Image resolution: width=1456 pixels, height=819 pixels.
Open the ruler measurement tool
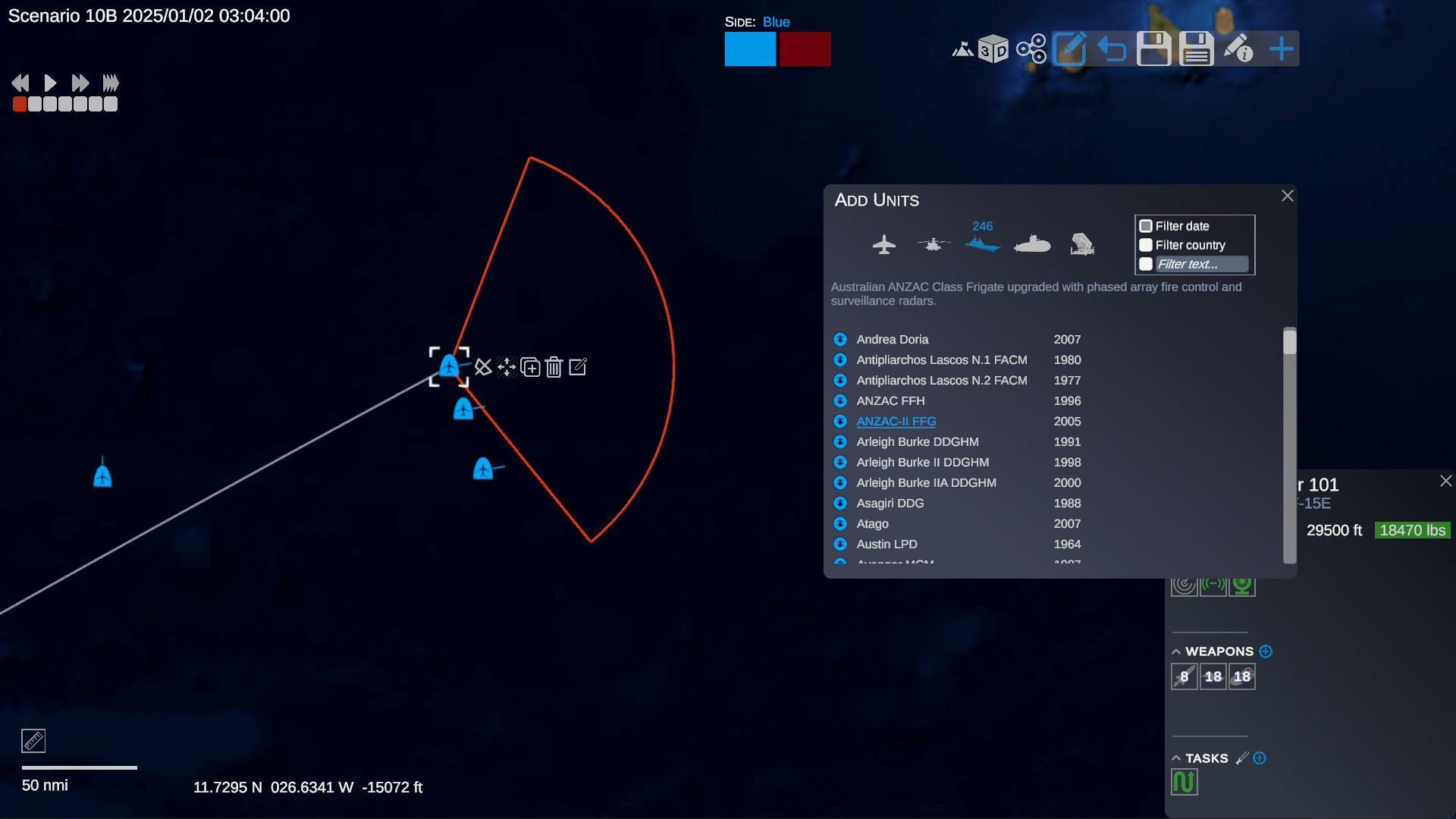33,740
